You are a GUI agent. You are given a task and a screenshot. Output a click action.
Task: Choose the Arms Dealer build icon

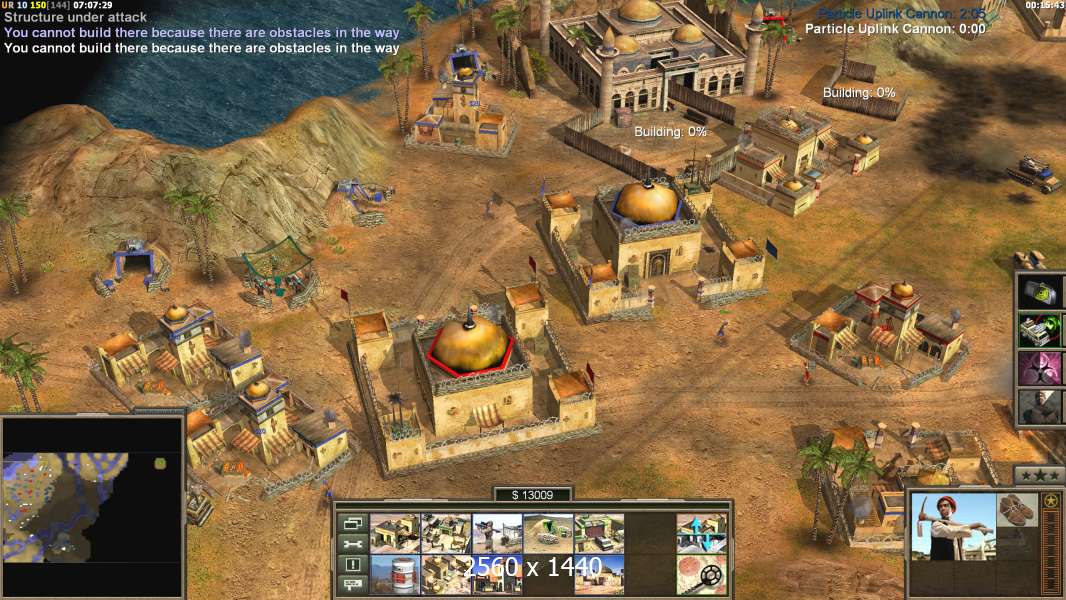tap(599, 533)
